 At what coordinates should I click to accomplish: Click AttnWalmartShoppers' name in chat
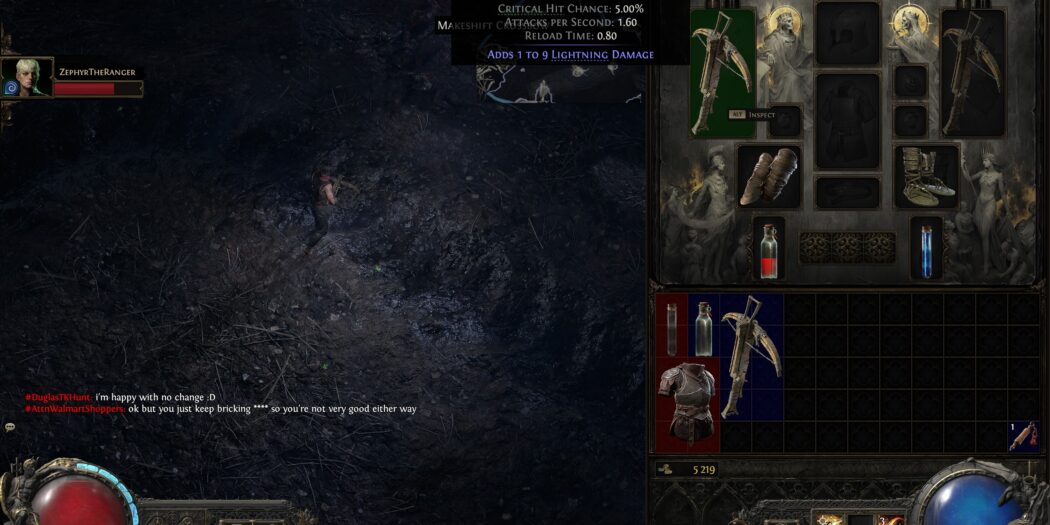point(75,409)
